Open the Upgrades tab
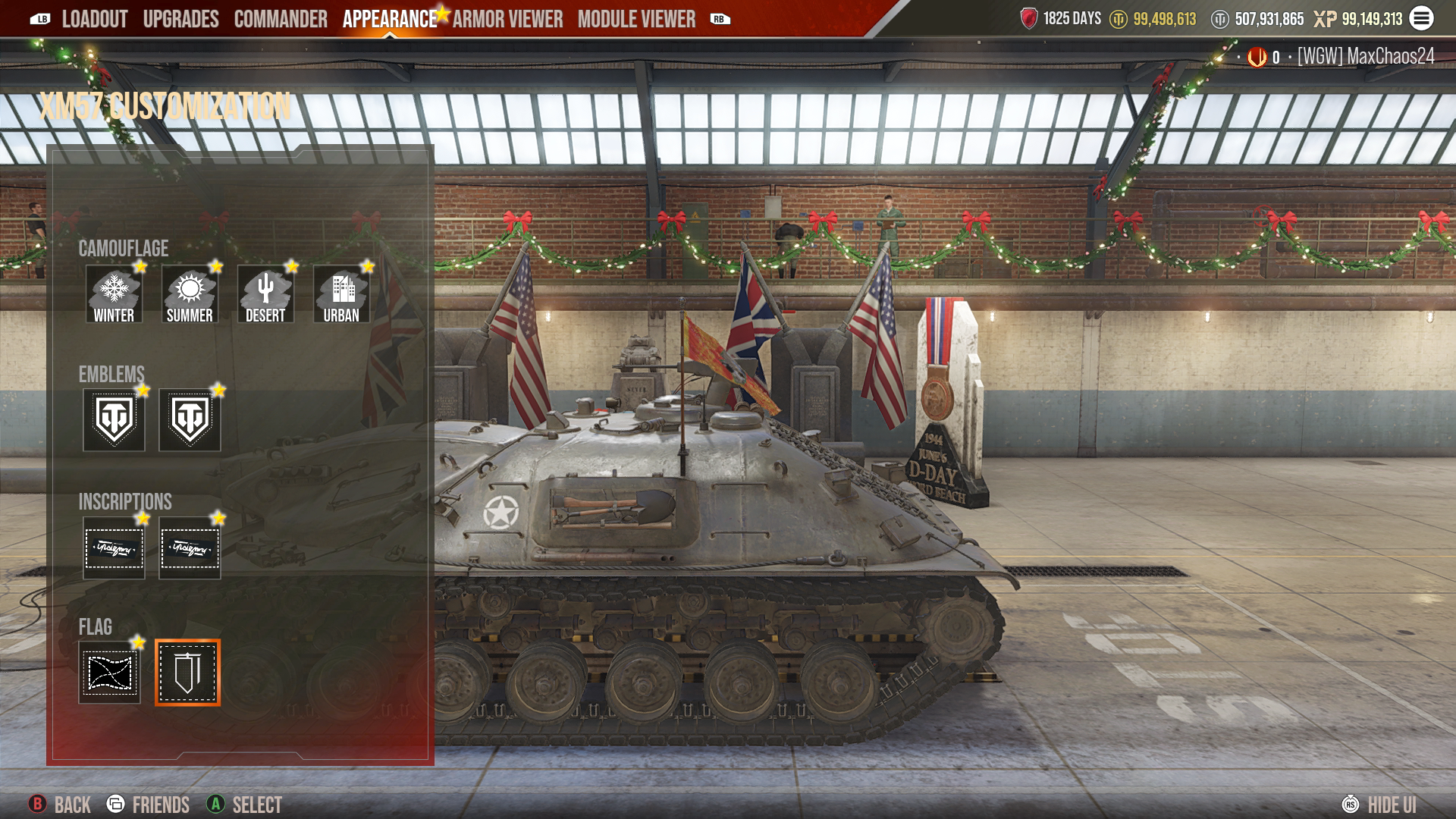The width and height of the screenshot is (1456, 819). [x=180, y=19]
